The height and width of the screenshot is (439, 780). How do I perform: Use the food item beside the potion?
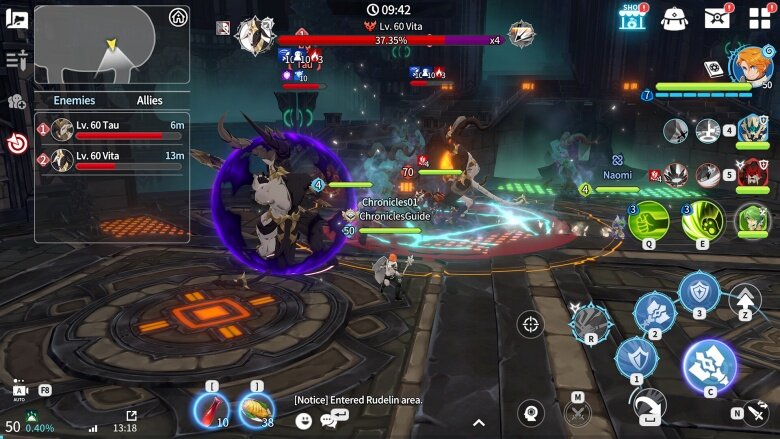[256, 409]
